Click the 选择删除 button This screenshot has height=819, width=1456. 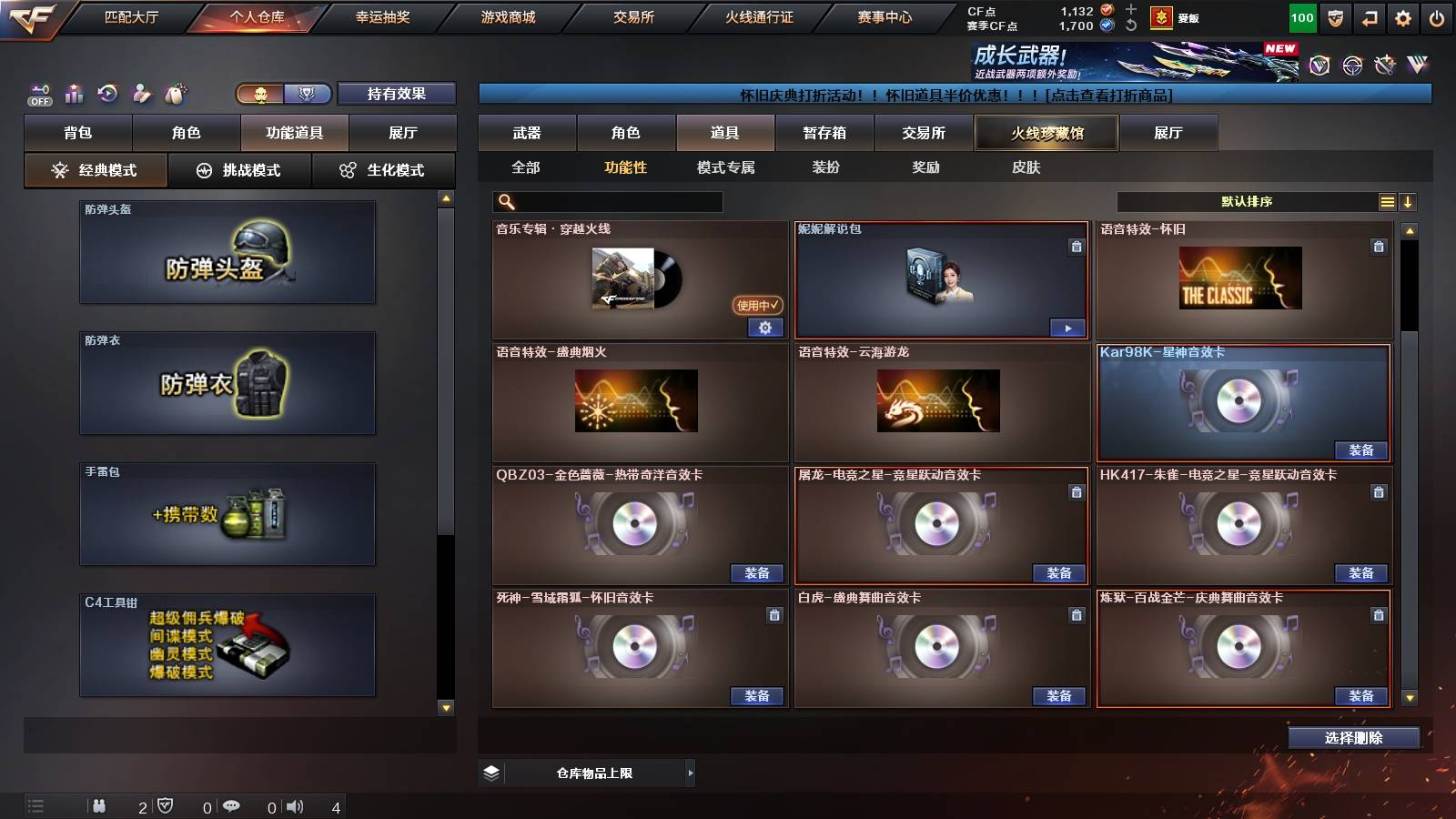[x=1354, y=738]
